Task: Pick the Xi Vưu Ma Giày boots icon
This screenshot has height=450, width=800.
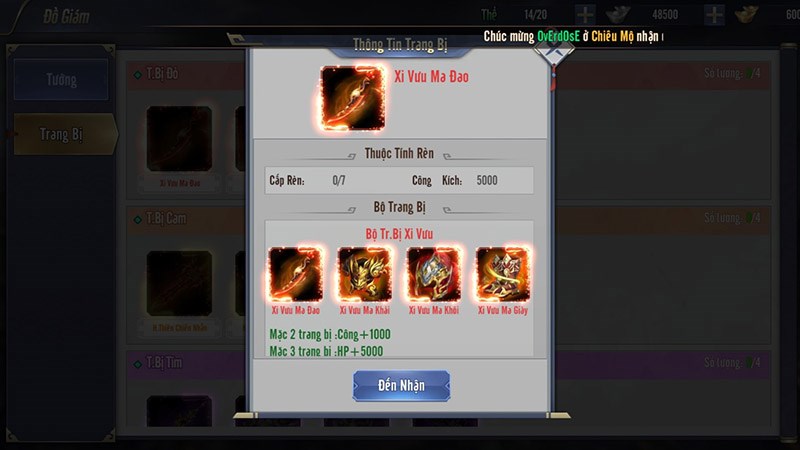Action: [503, 274]
